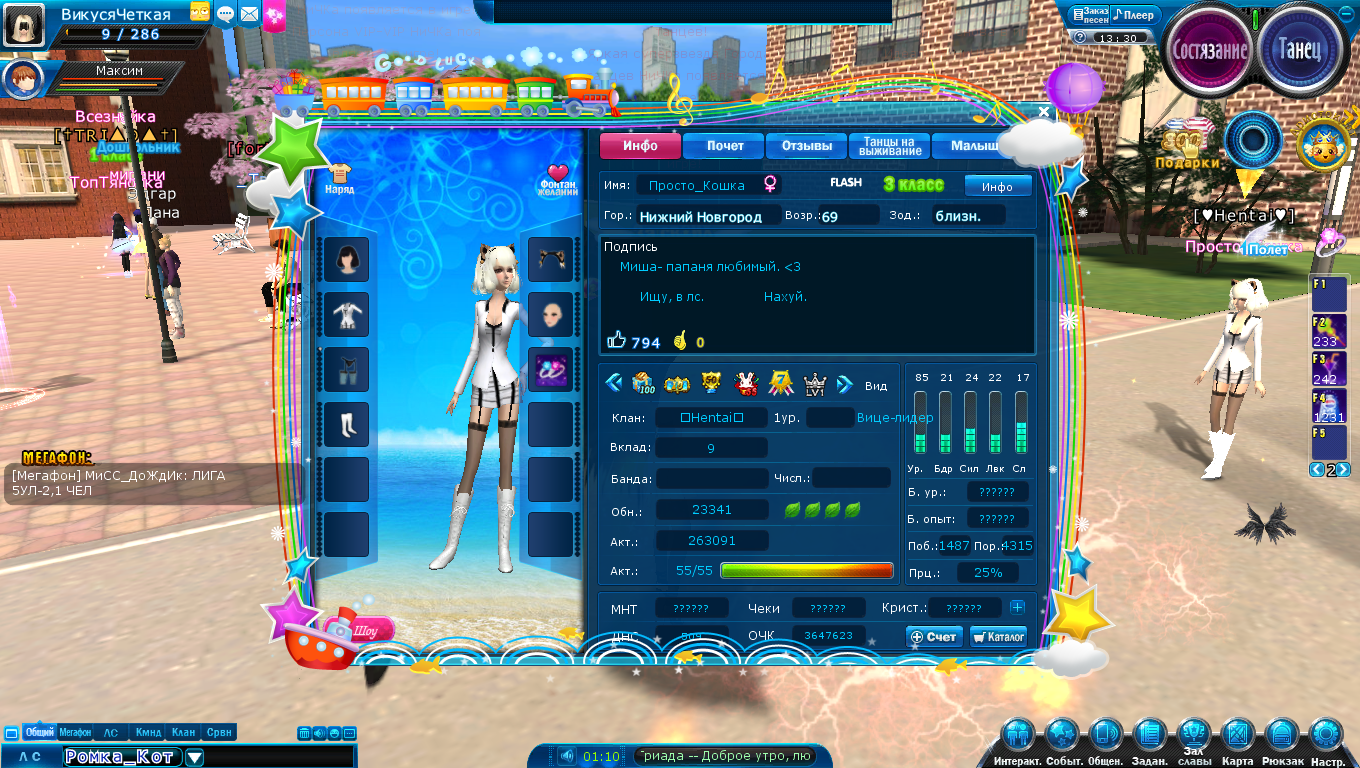Start a Состязание round
This screenshot has height=768, width=1360.
pos(1210,49)
